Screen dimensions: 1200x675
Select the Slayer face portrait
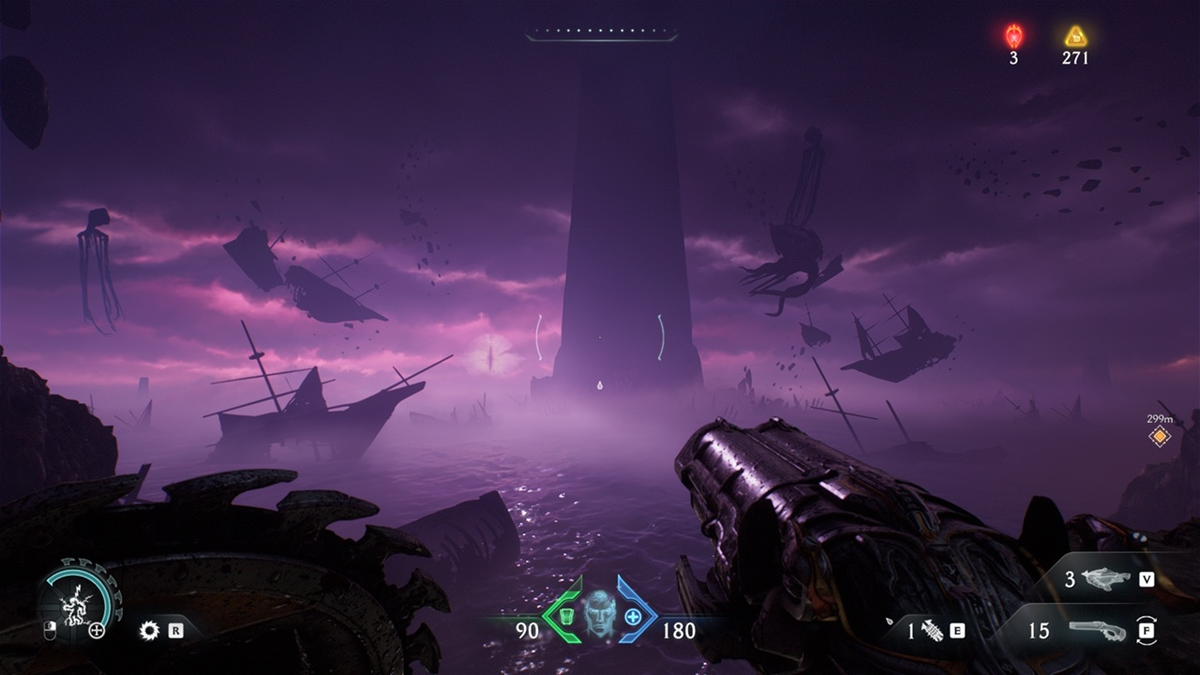coord(599,613)
